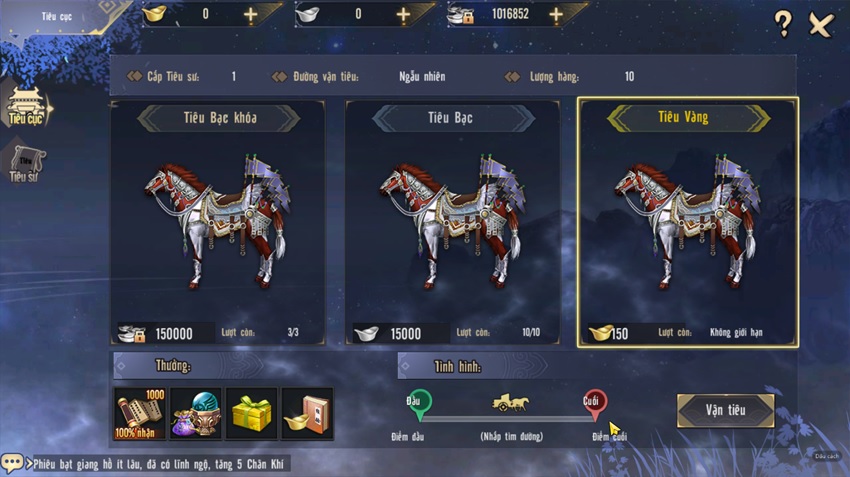Viewport: 850px width, 477px height.
Task: Add more silver ingot currency
Action: [403, 15]
